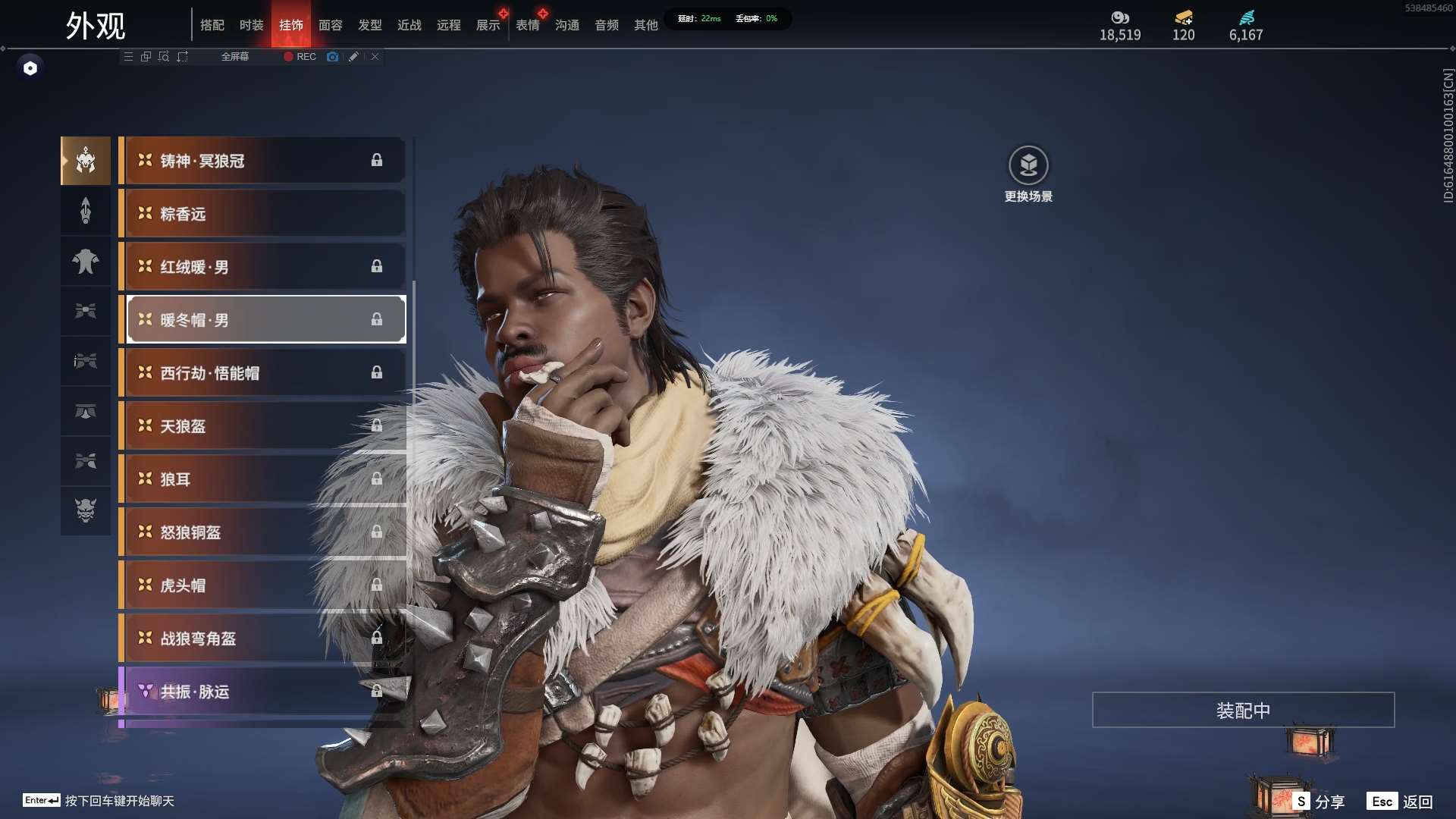Select the 发型 tab

tap(369, 25)
